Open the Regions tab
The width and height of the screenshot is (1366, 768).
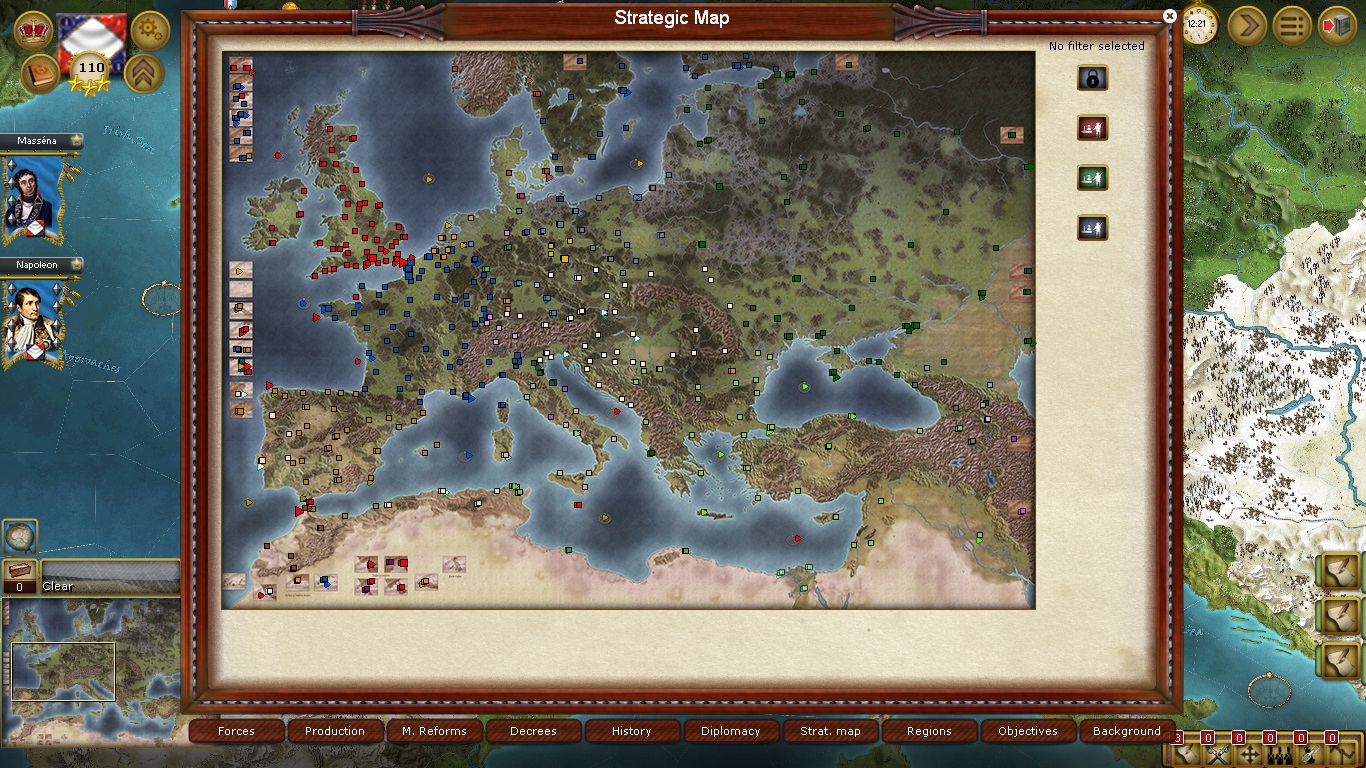click(x=929, y=731)
